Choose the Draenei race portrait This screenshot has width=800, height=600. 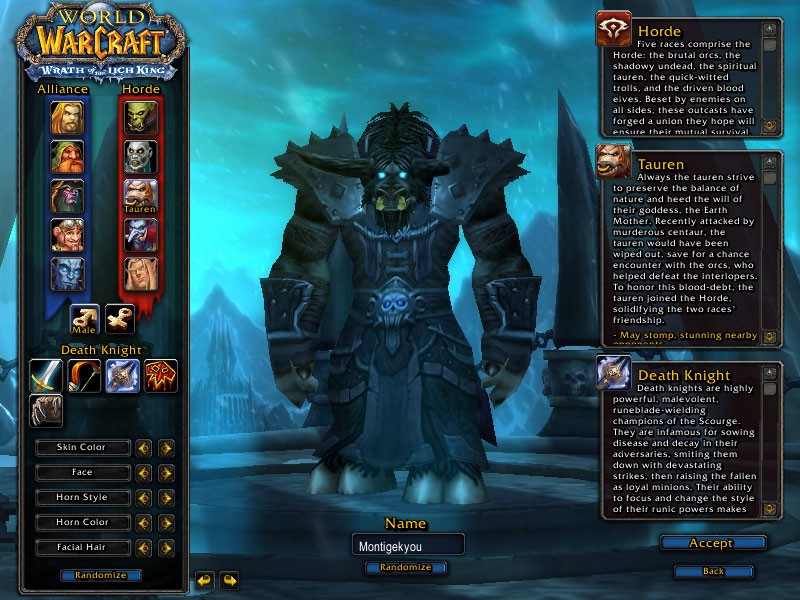[x=68, y=274]
